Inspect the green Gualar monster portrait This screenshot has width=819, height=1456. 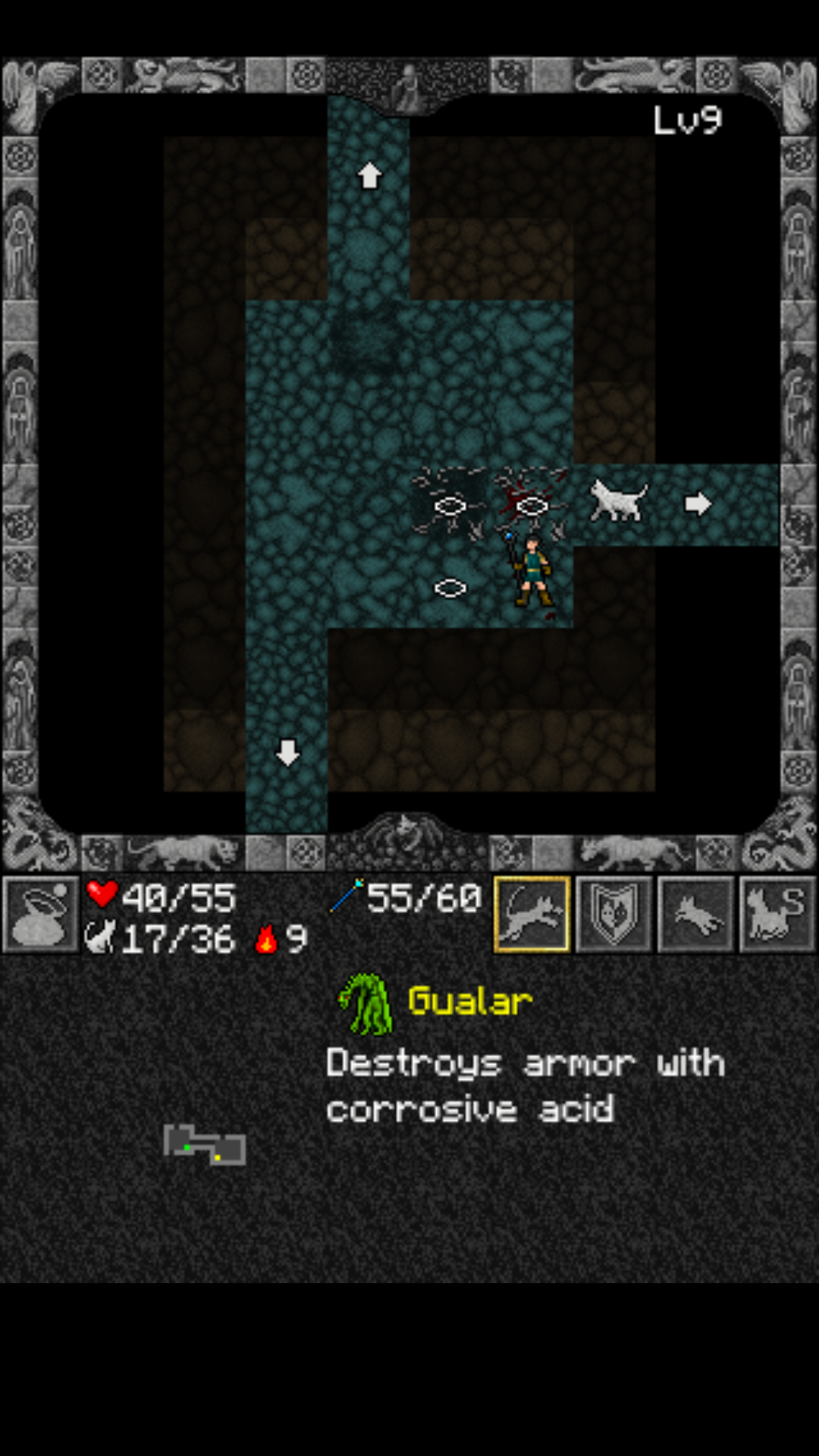(366, 1004)
